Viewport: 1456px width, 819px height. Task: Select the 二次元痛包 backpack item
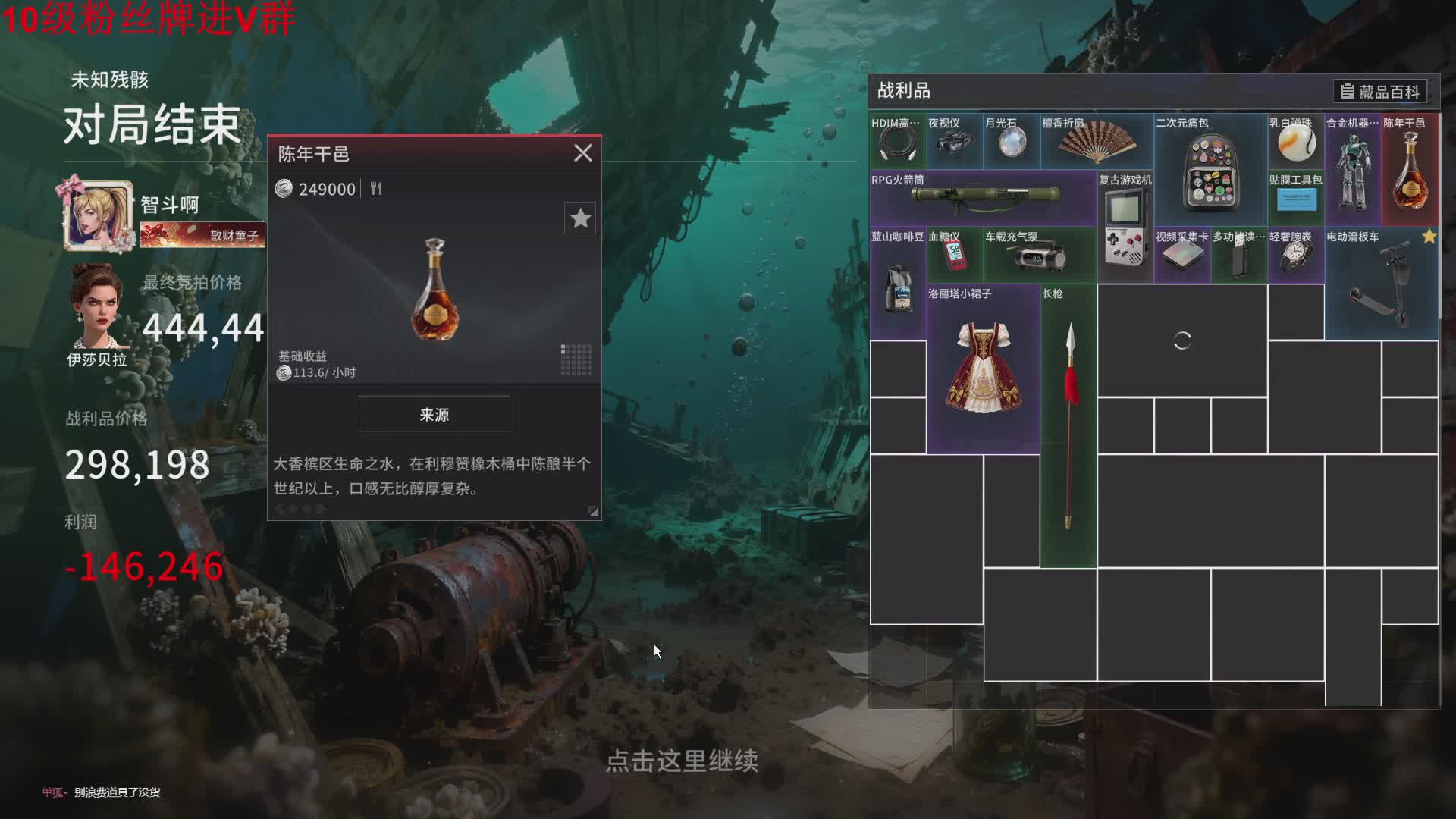click(x=1210, y=171)
